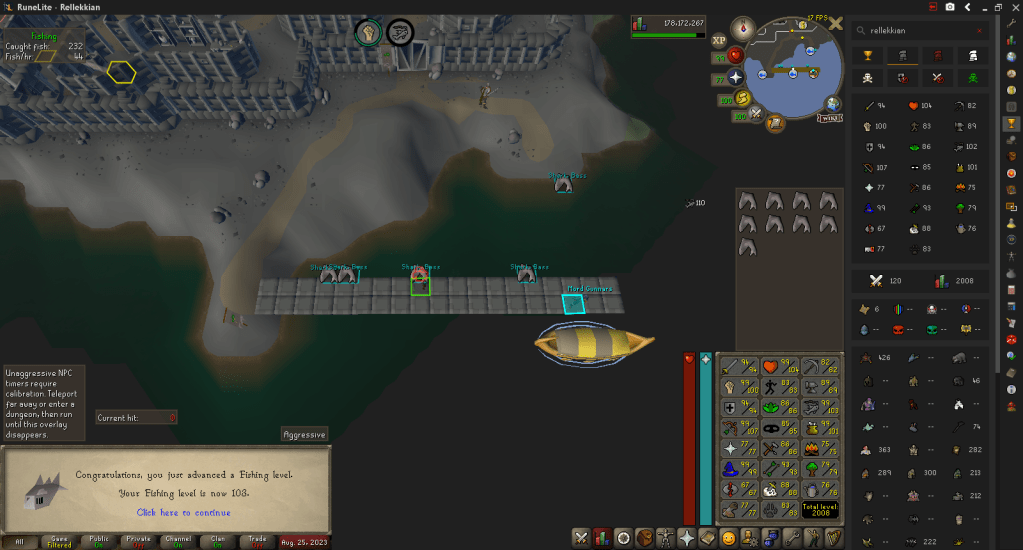
Task: Switch to the Public chat tab
Action: (x=99, y=541)
